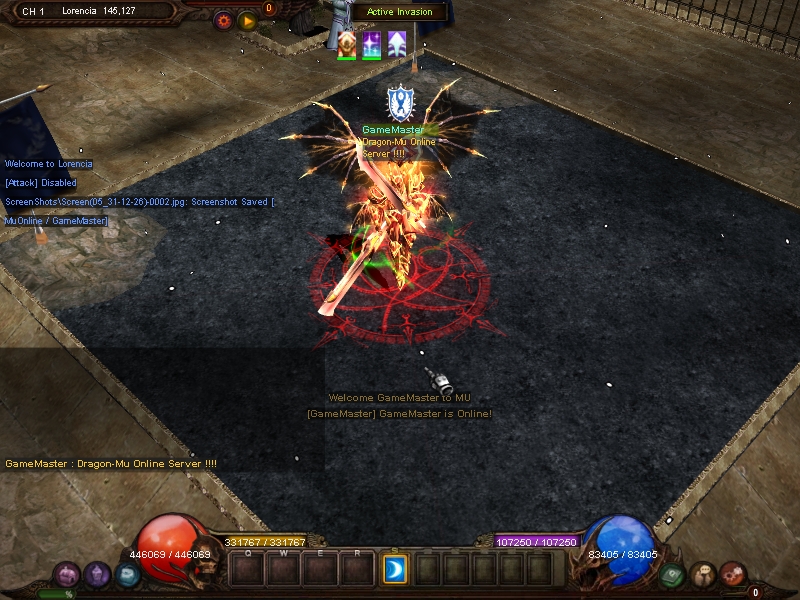Activate the blue crescent skill slot
The height and width of the screenshot is (600, 800).
pyautogui.click(x=394, y=569)
